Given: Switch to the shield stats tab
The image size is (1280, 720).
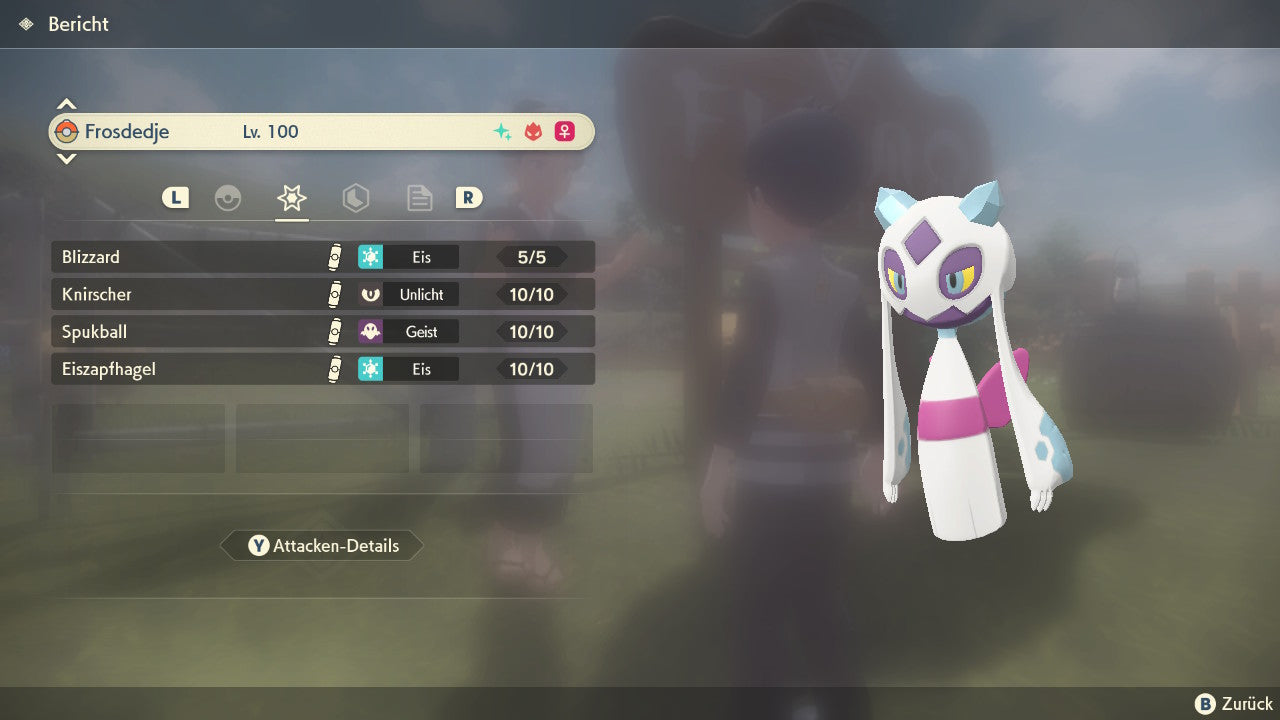Looking at the screenshot, I should coord(355,198).
